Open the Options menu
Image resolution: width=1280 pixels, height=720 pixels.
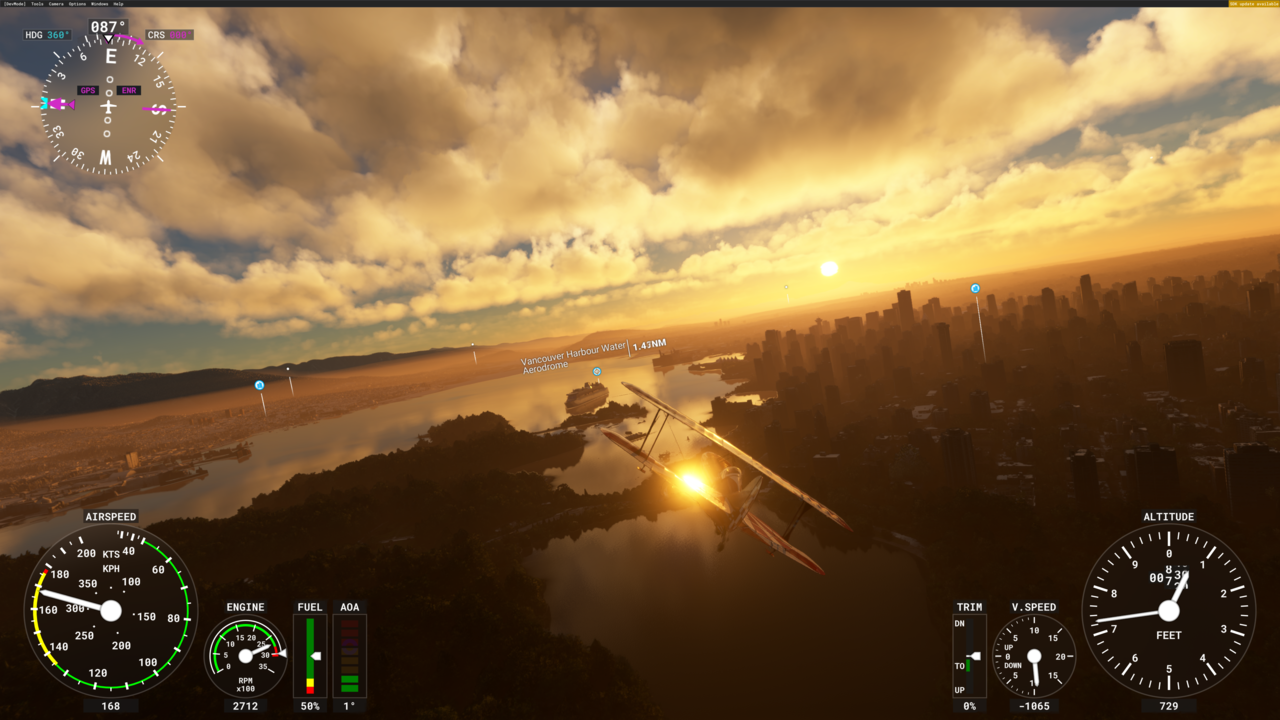[x=77, y=4]
